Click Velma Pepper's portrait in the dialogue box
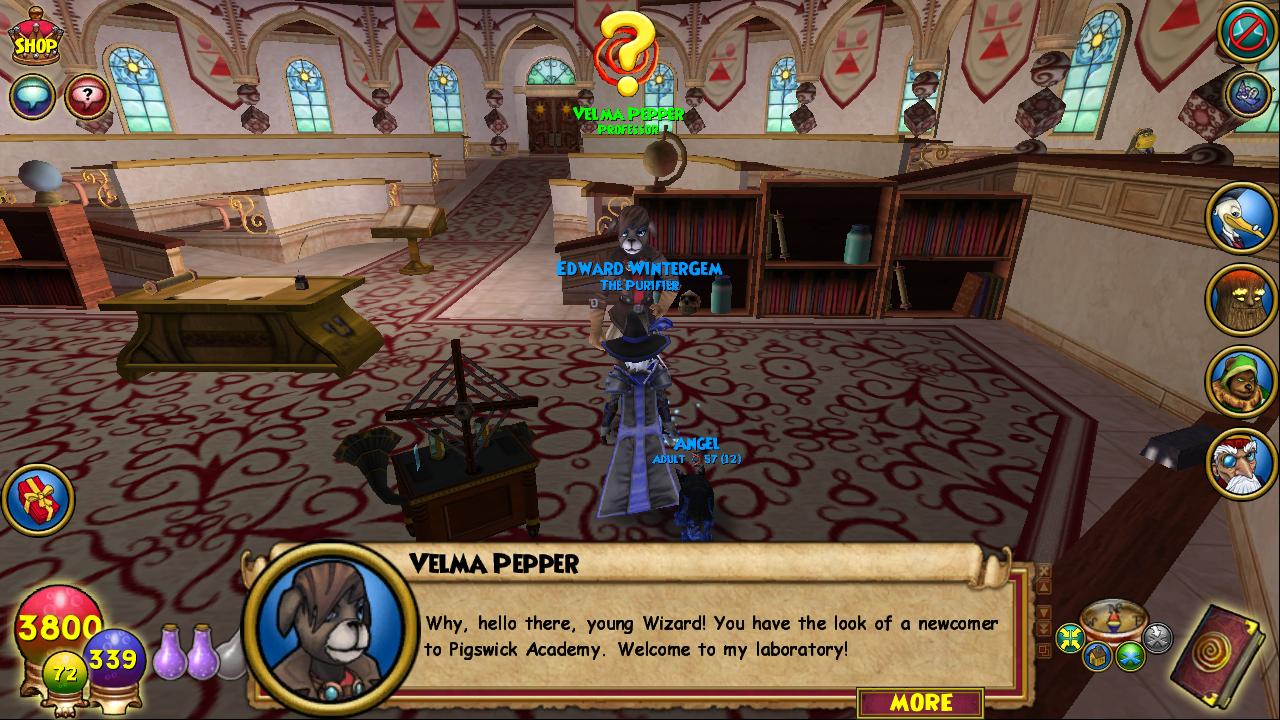The height and width of the screenshot is (720, 1280). 330,626
